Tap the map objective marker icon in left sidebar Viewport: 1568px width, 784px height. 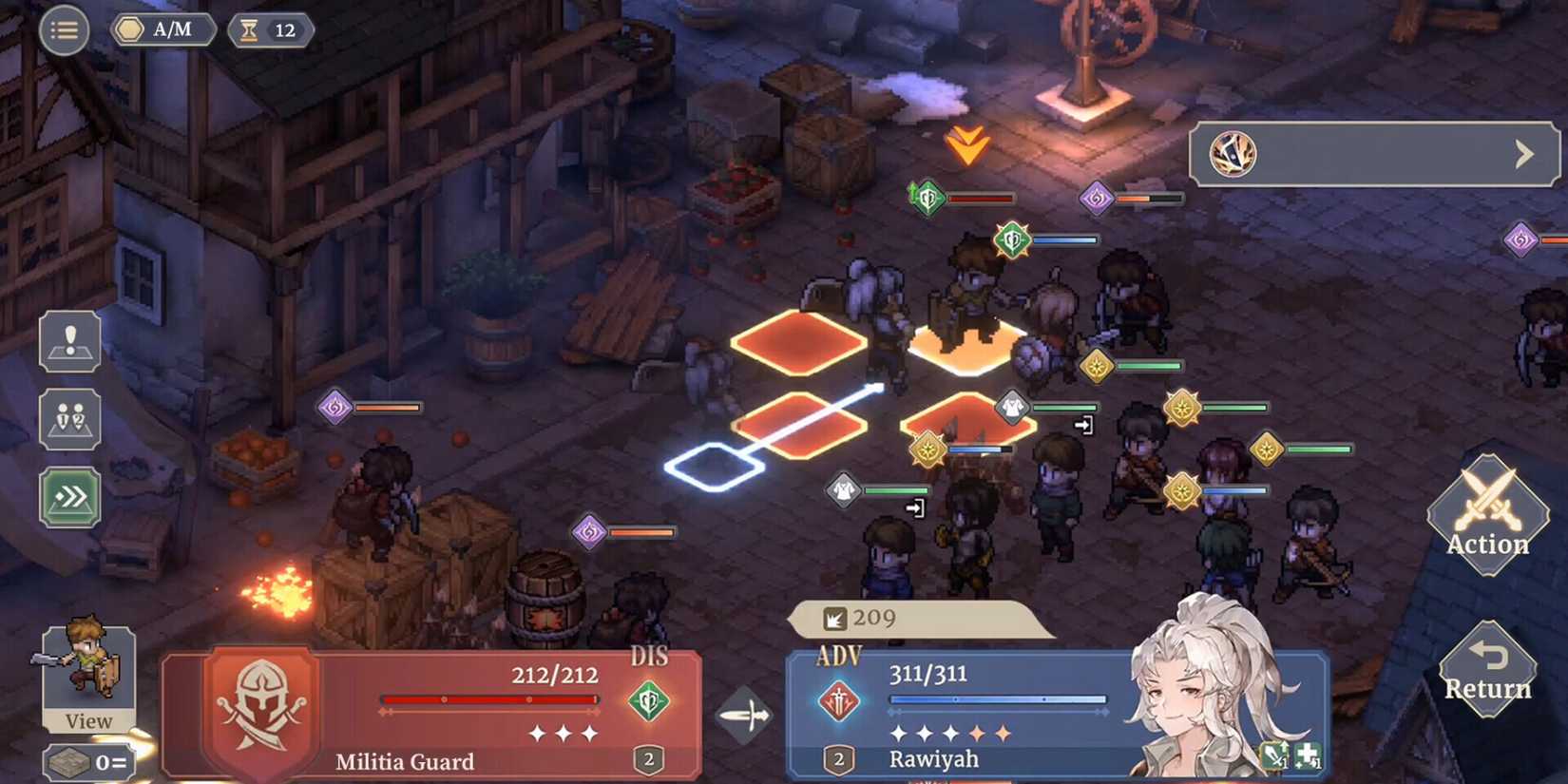pyautogui.click(x=67, y=340)
